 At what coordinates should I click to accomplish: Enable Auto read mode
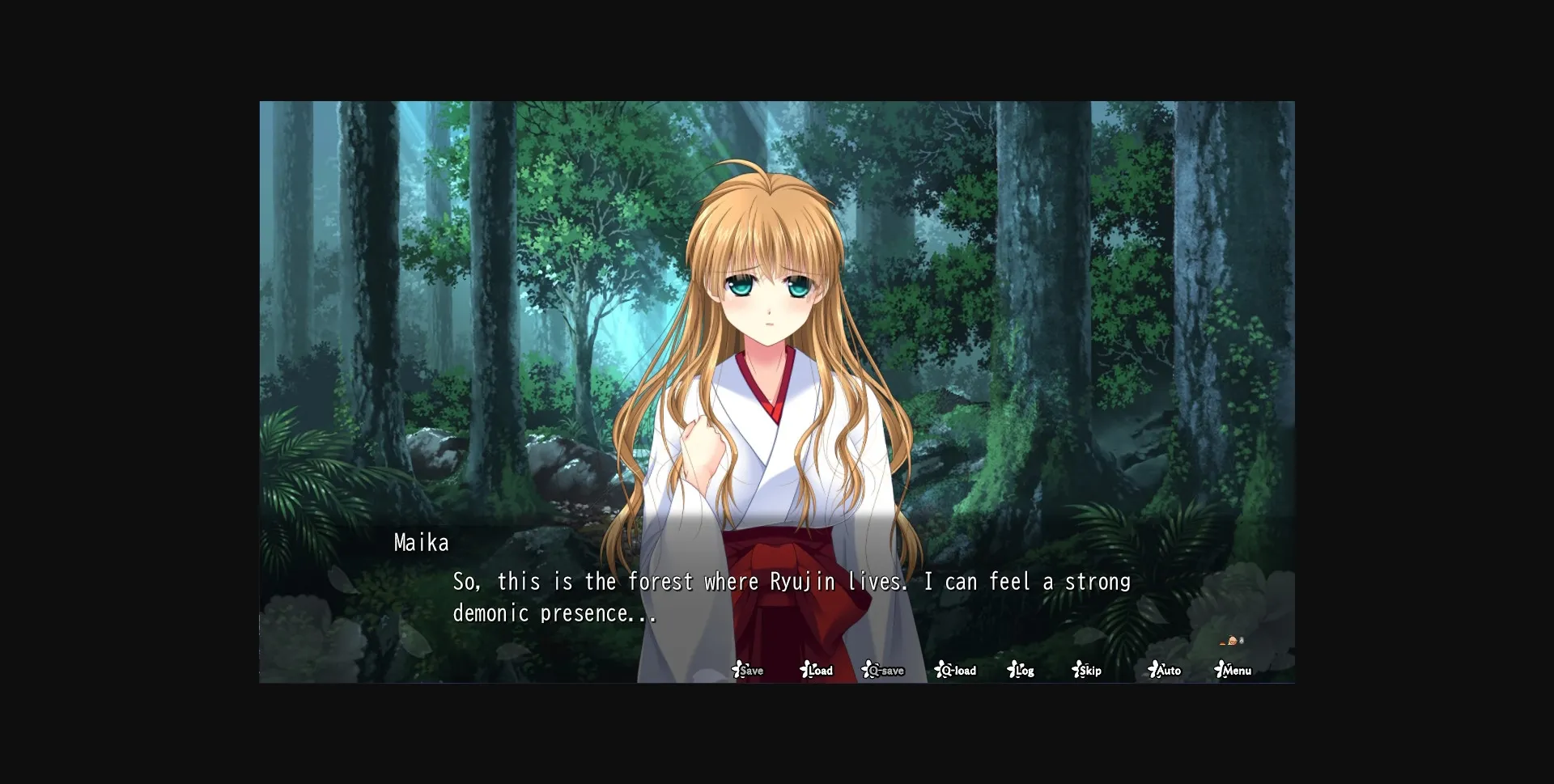click(x=1166, y=670)
